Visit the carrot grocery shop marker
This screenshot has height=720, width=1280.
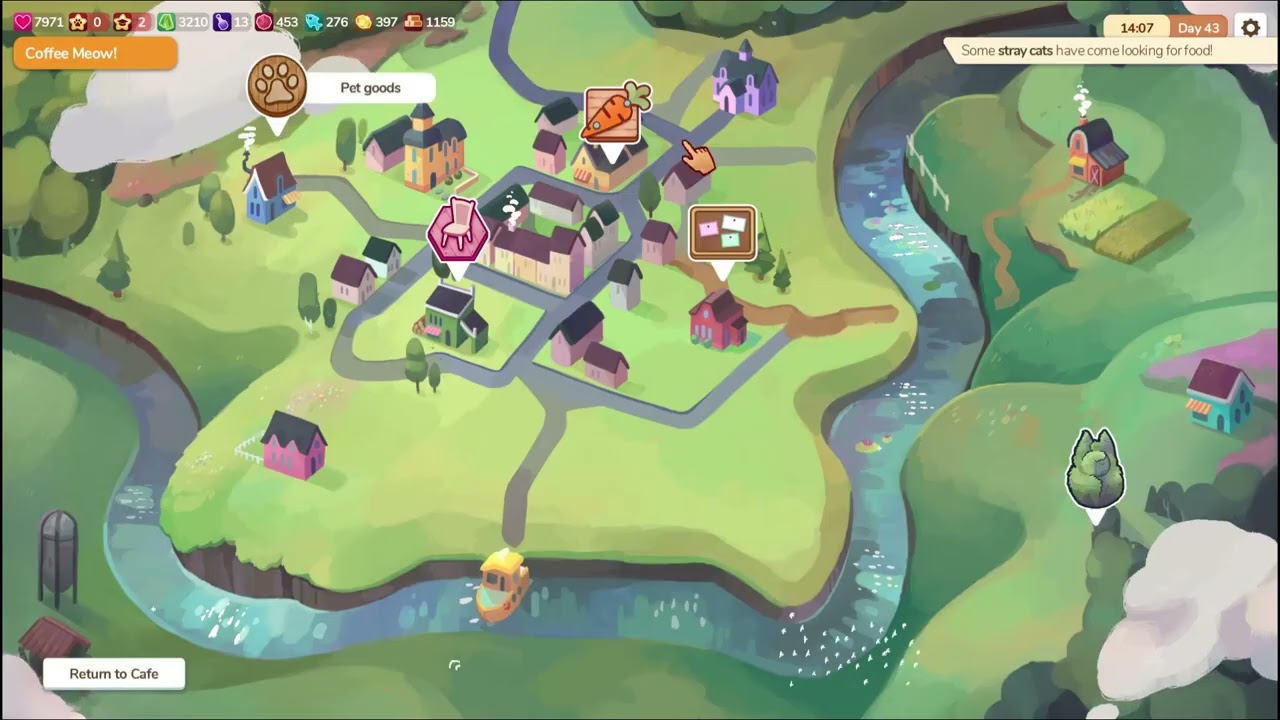point(614,114)
